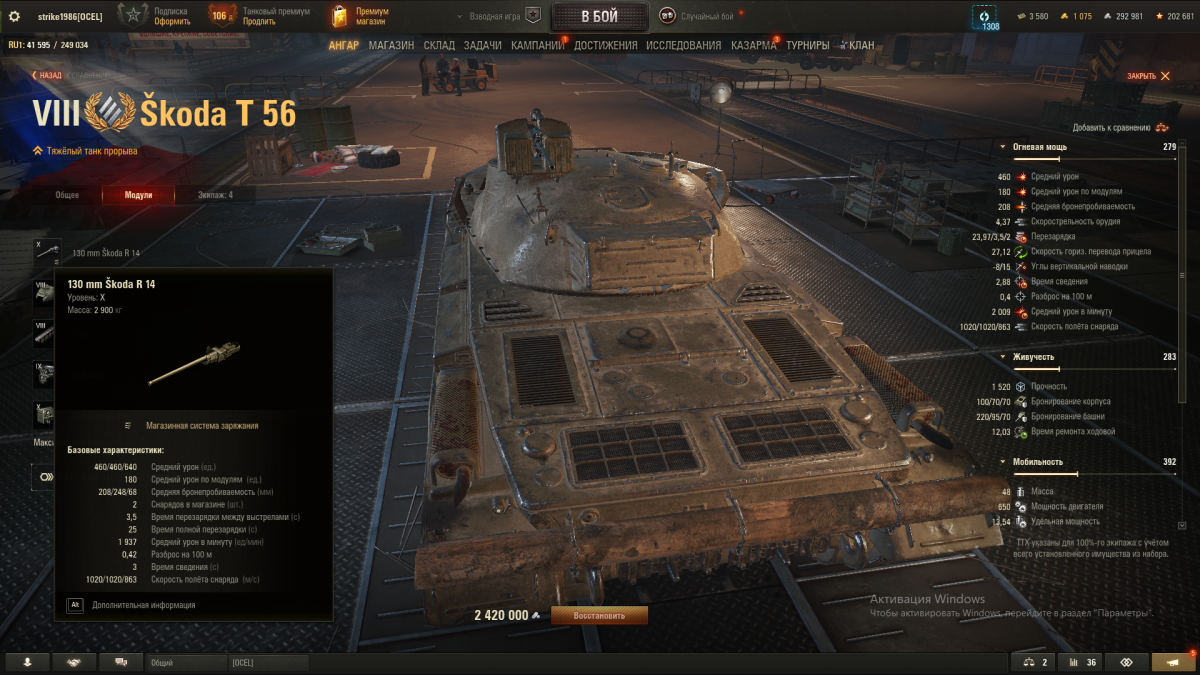Go to the КАЗАРМА barracks
1200x675 pixels.
(753, 45)
